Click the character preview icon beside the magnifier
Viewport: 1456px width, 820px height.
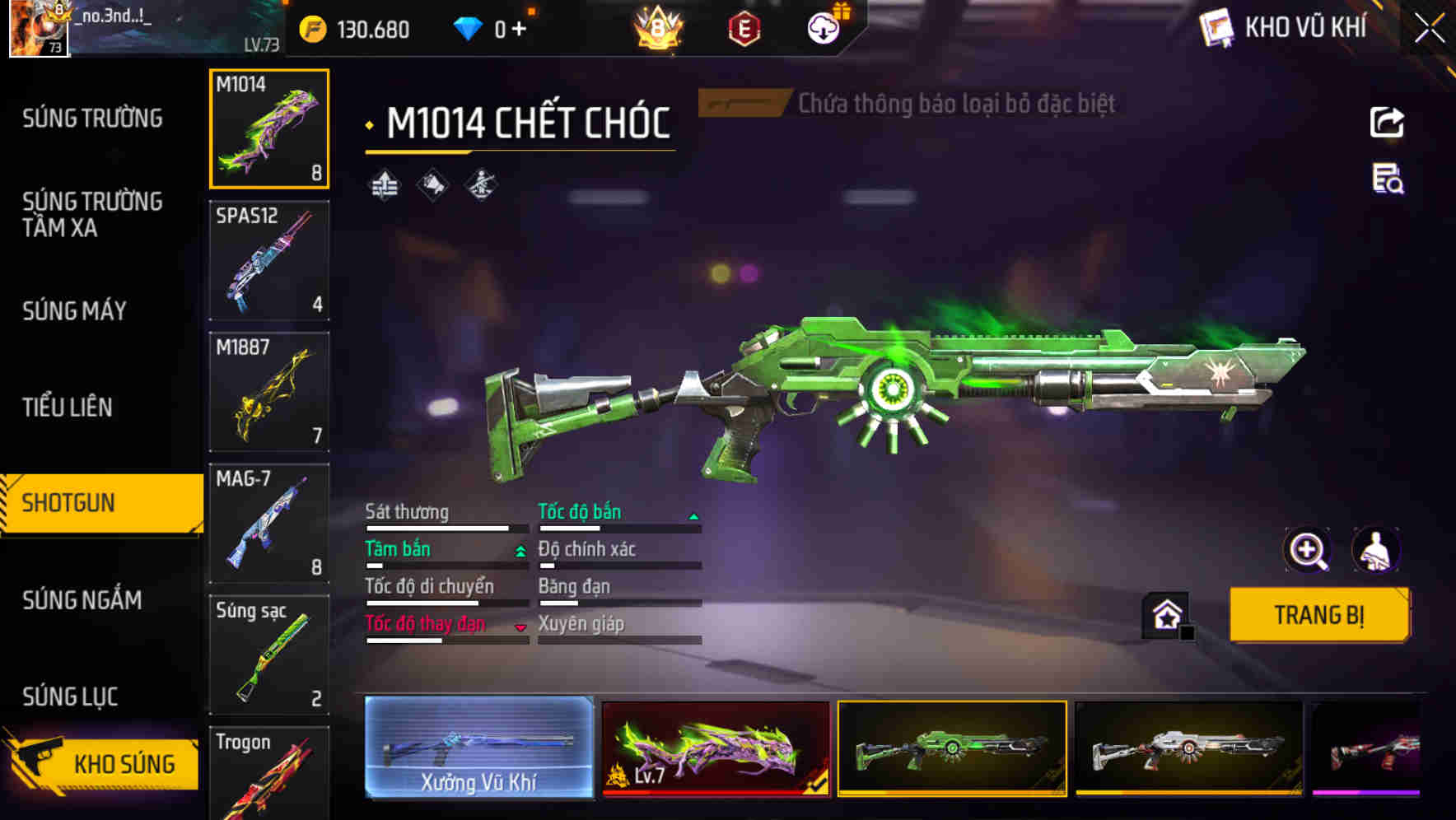coord(1378,550)
